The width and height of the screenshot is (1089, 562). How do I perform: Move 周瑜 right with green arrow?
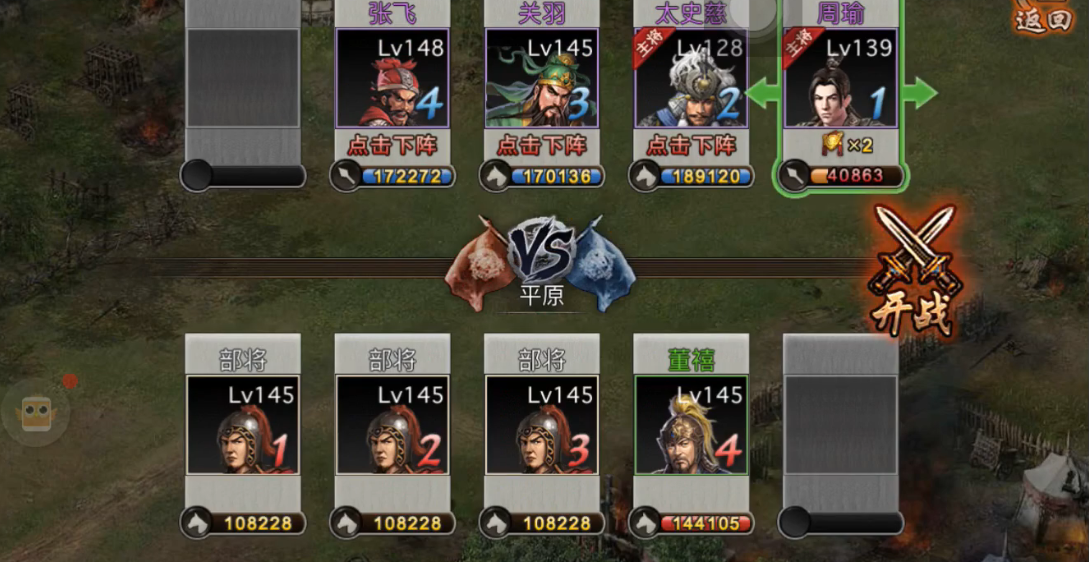919,93
